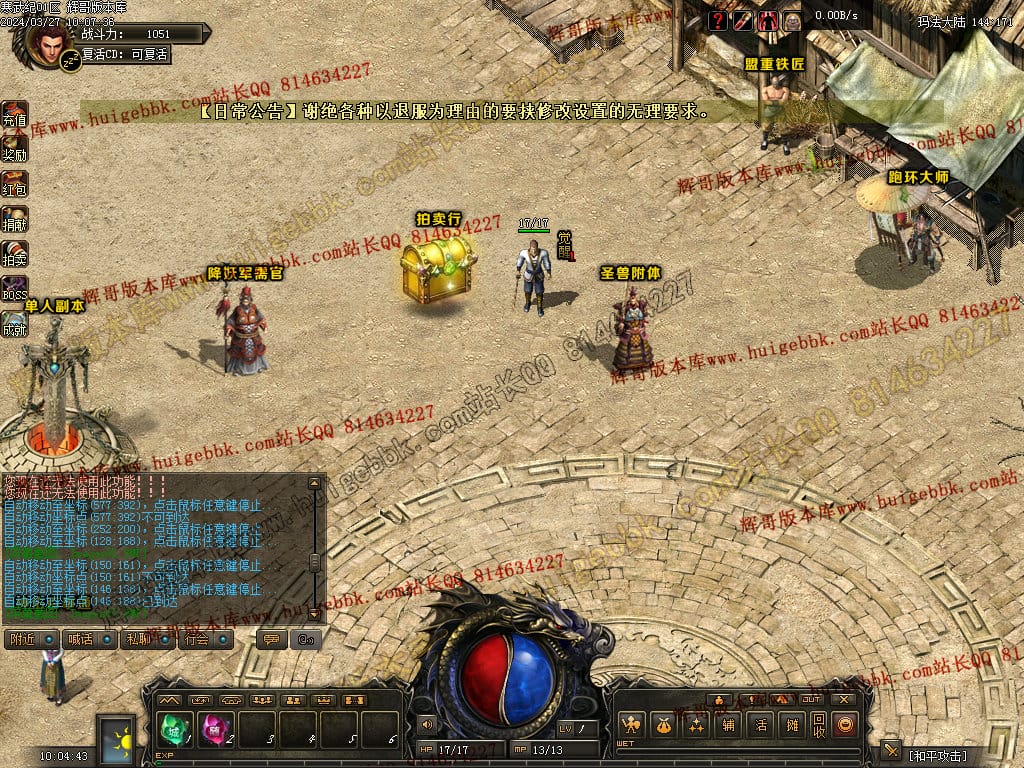Open the 捐献 donation icon
This screenshot has width=1024, height=768.
(x=14, y=218)
